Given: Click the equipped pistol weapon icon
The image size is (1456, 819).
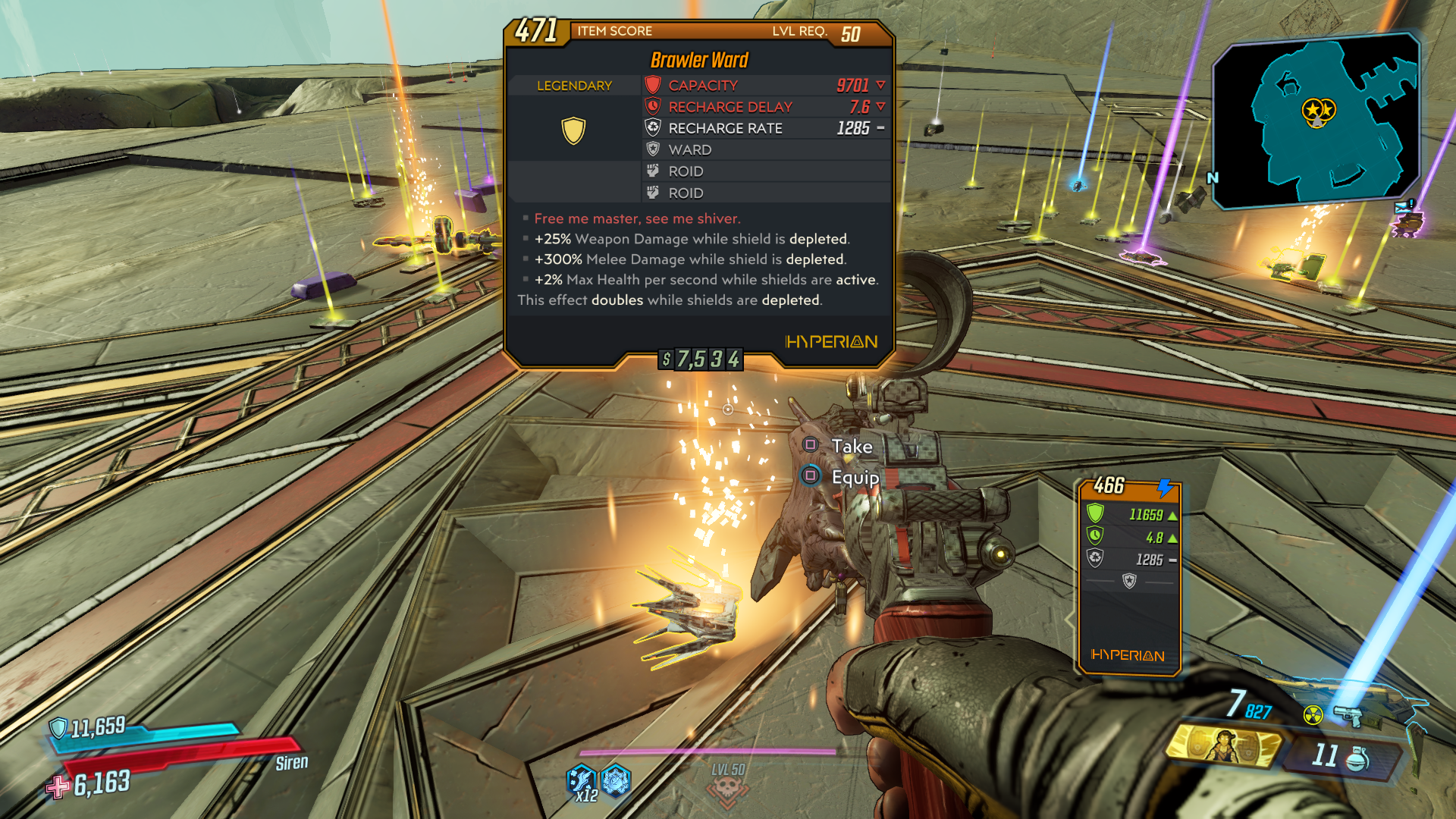Looking at the screenshot, I should (1348, 715).
